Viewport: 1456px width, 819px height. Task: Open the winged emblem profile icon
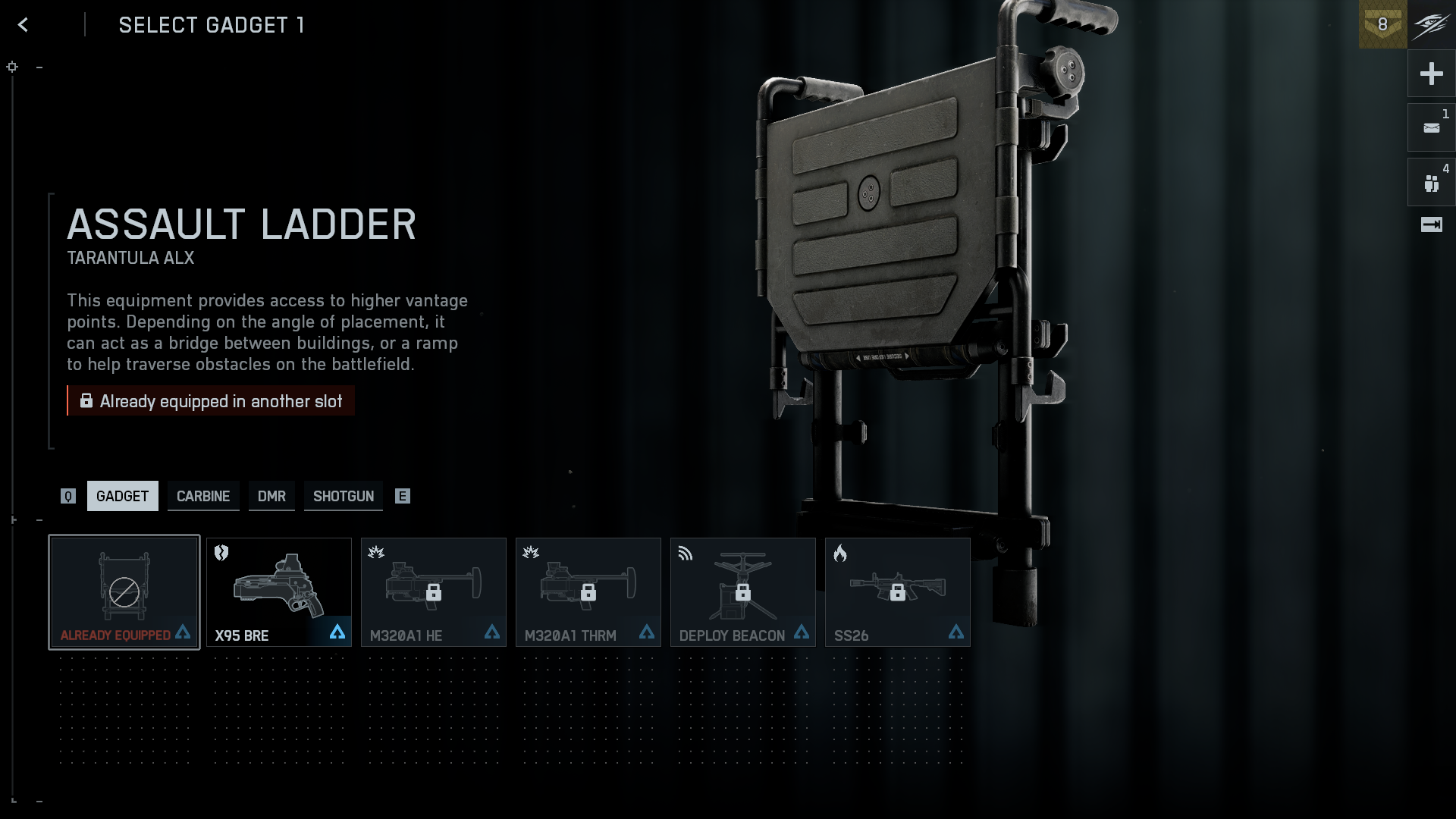(1432, 24)
